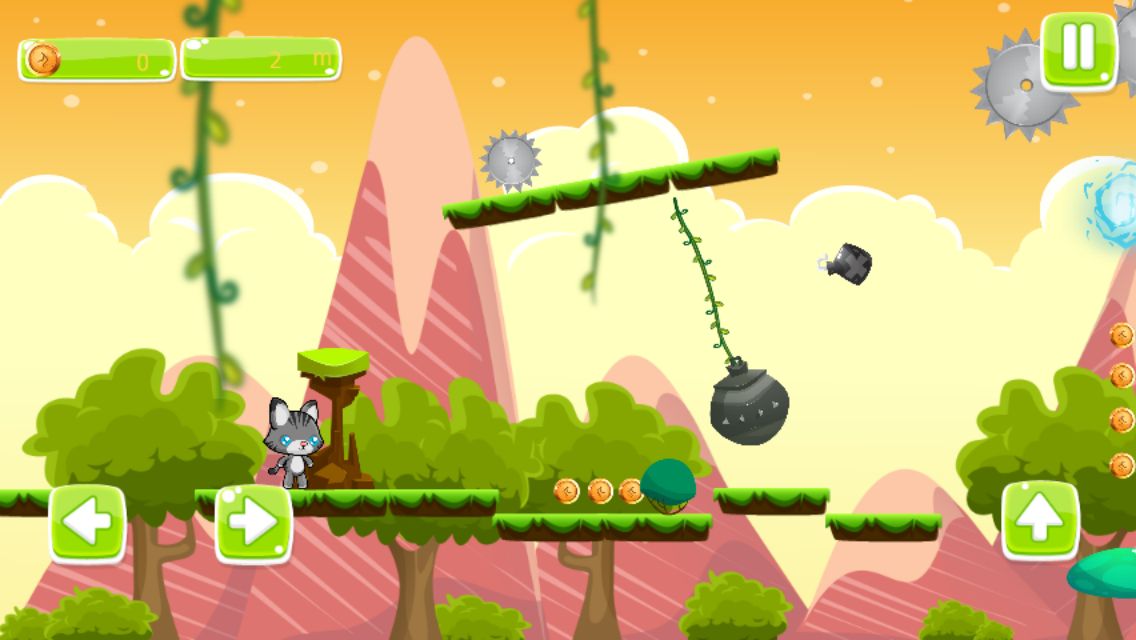1136x640 pixels.
Task: Tap the right arrow move button
Action: point(253,523)
